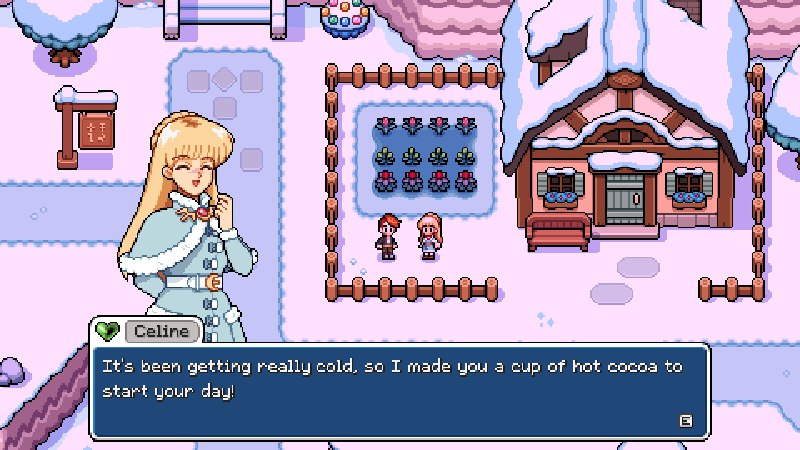This screenshot has height=450, width=800.
Task: Advance Celine's hot cocoa dialogue box
Action: (x=685, y=420)
